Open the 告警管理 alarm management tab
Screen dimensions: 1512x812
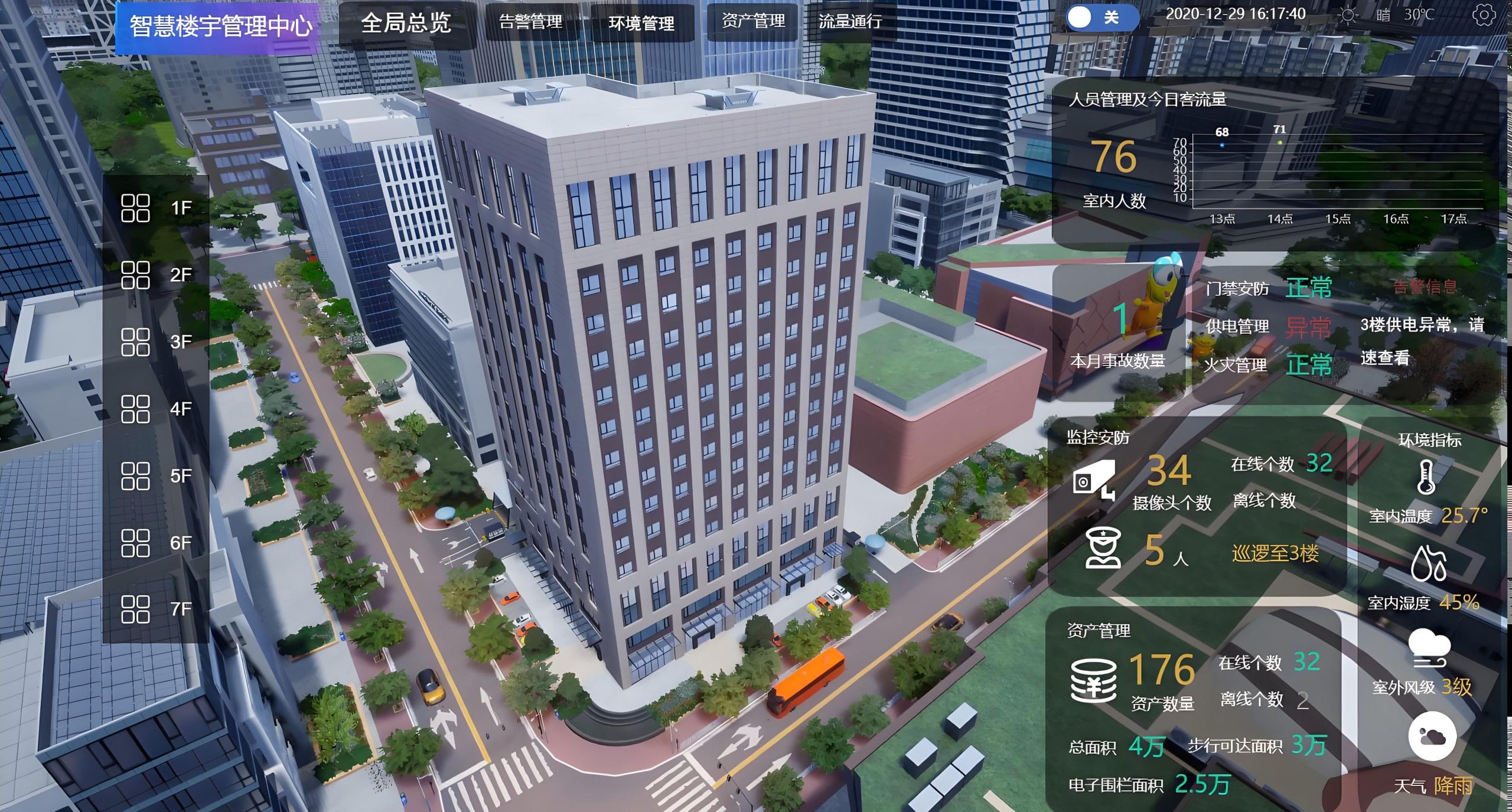tap(530, 22)
